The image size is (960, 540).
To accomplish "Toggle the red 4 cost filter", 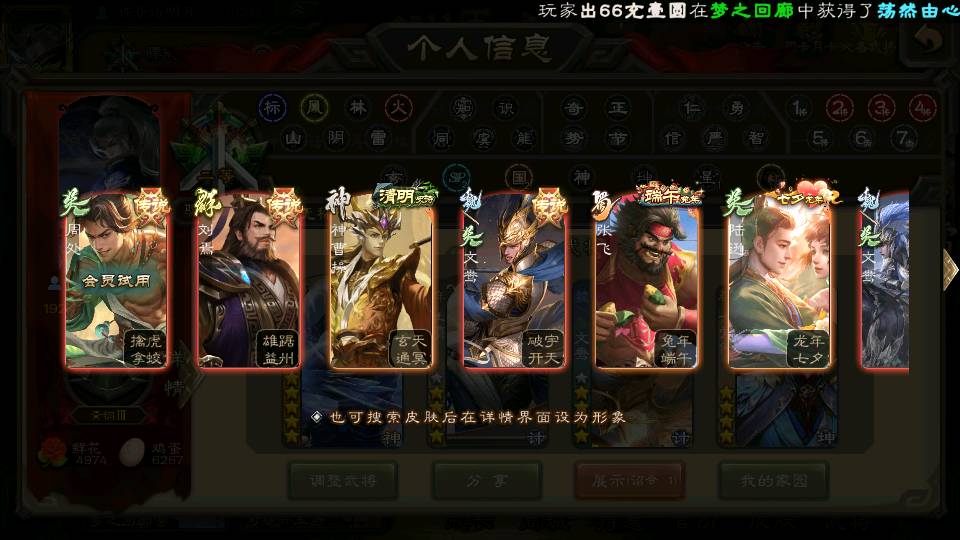I will click(x=922, y=108).
